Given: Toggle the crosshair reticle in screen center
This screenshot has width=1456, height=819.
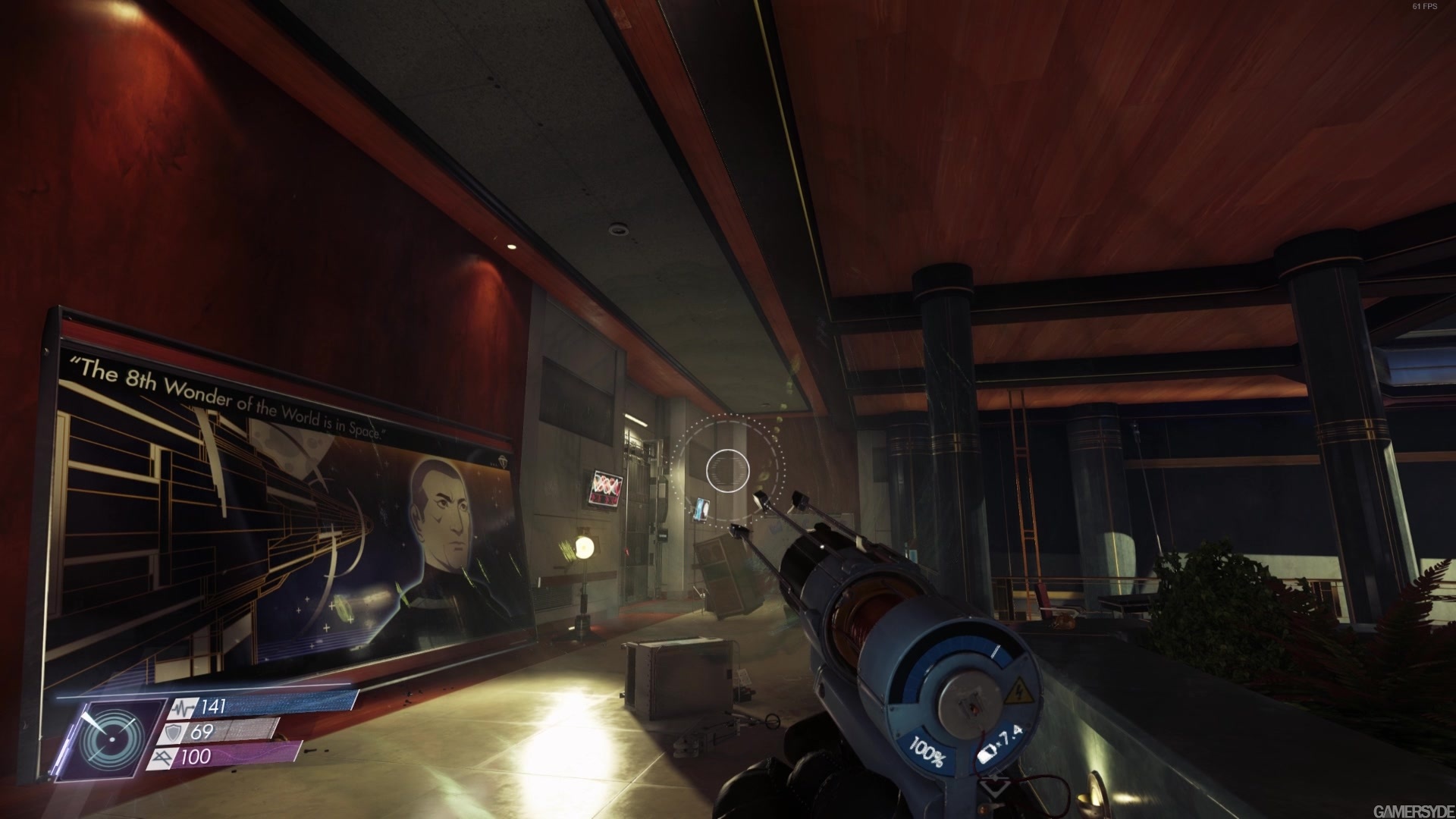Looking at the screenshot, I should pos(727,472).
